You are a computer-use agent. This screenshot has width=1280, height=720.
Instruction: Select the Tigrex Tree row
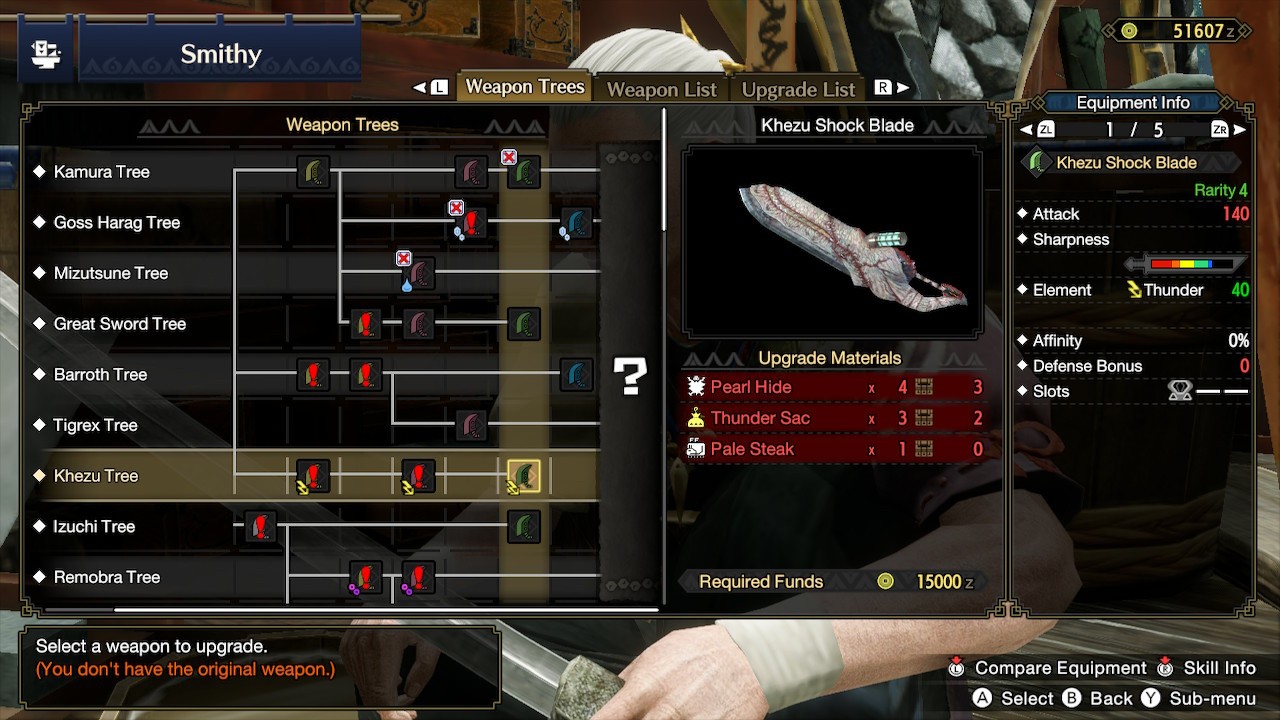95,425
